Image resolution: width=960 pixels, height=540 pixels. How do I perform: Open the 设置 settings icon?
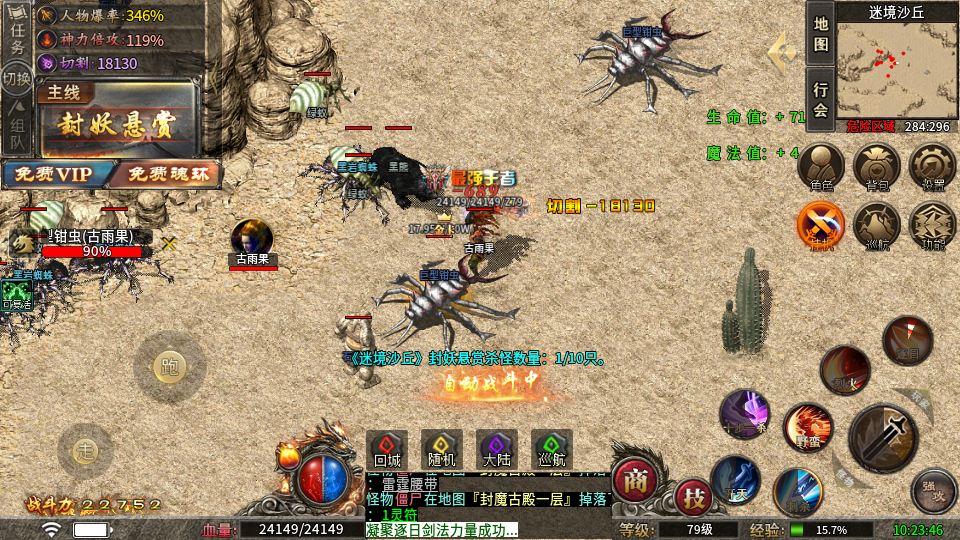(932, 168)
